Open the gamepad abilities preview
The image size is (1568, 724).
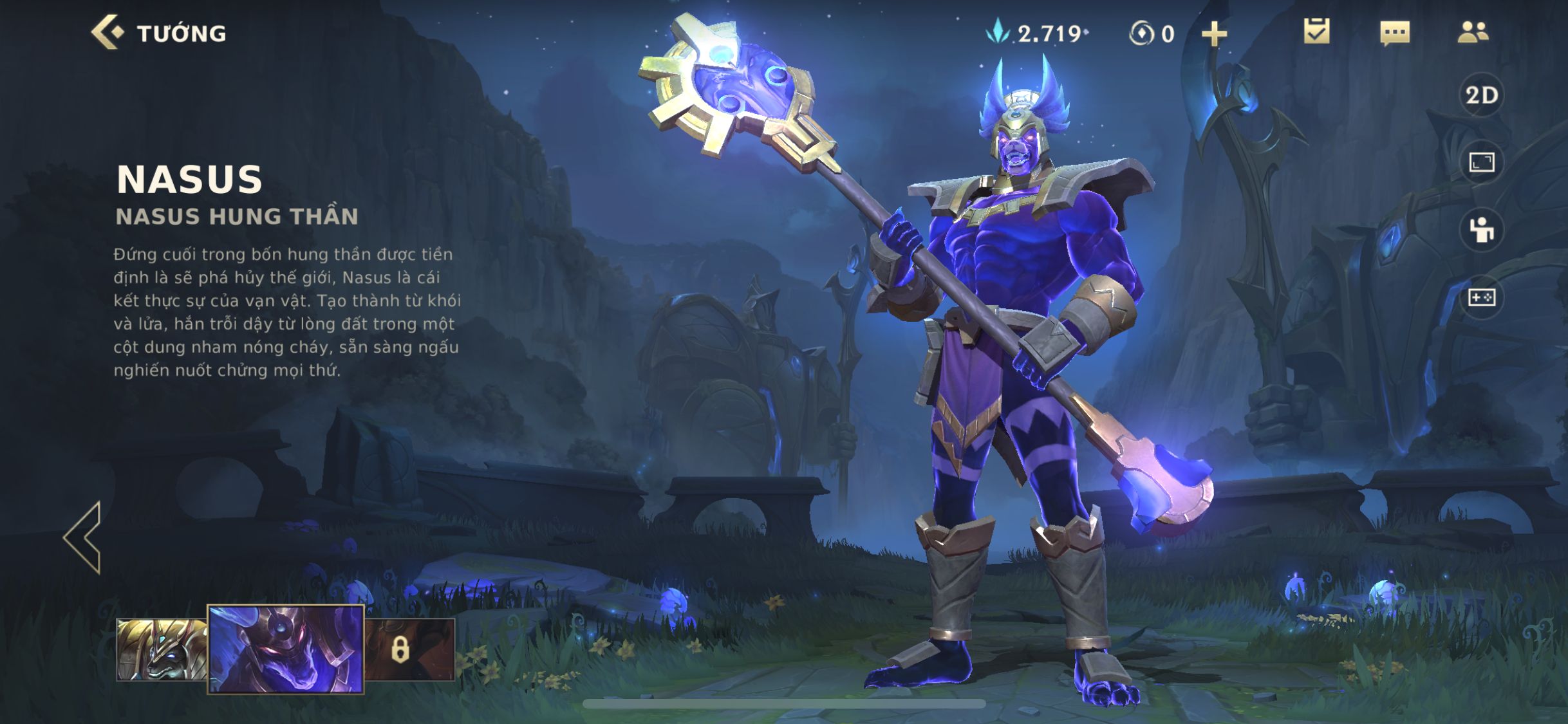pos(1481,297)
